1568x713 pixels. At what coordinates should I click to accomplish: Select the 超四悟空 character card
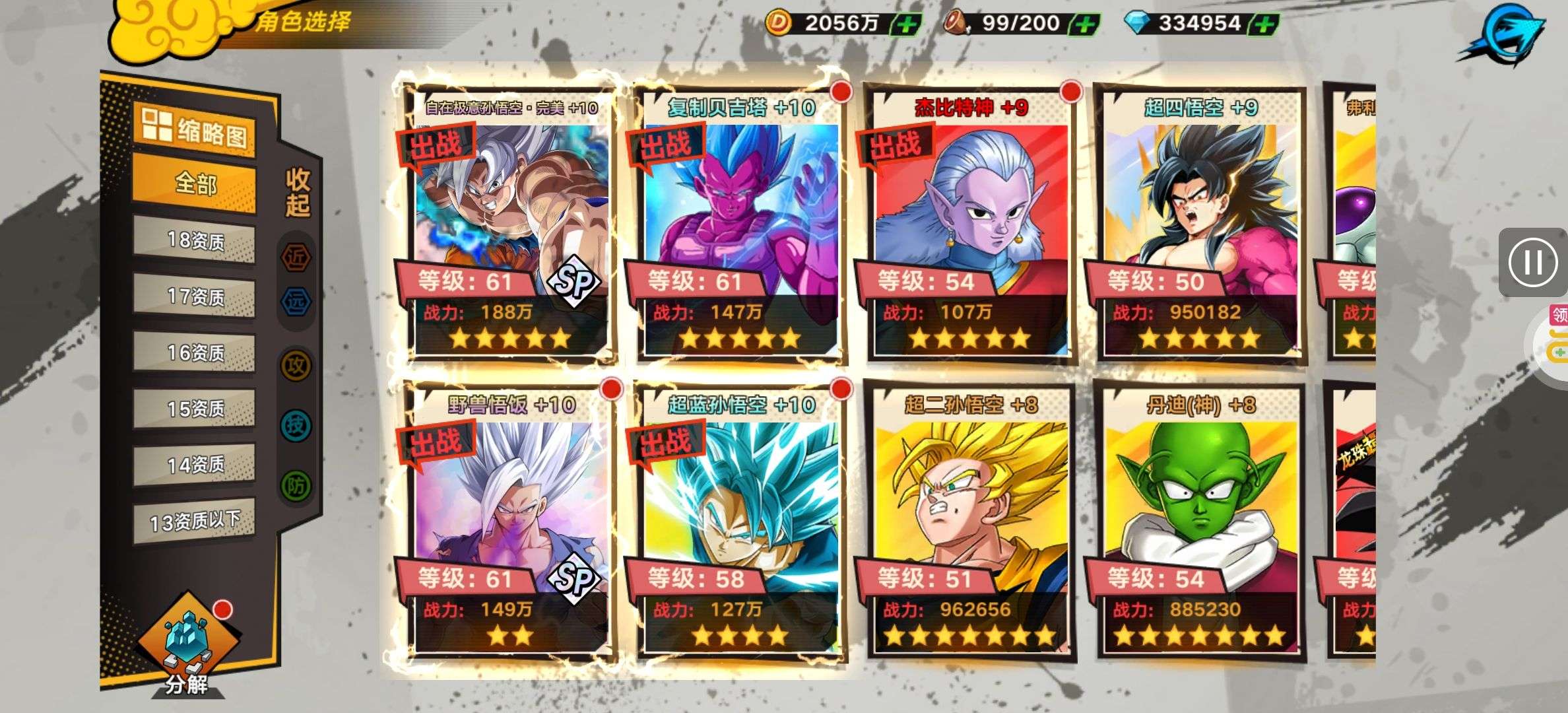pos(1200,224)
